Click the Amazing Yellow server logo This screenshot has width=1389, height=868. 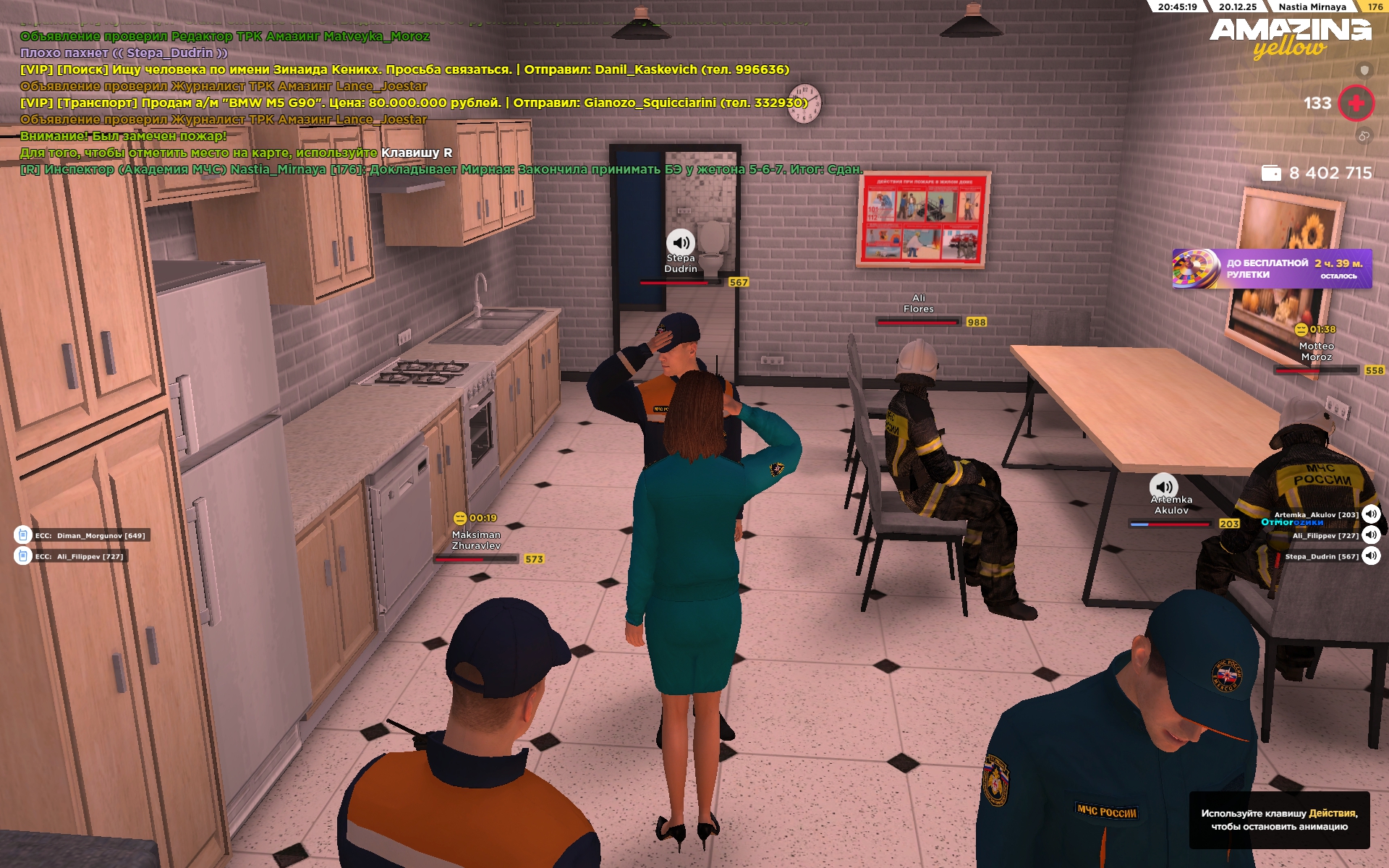(1290, 38)
